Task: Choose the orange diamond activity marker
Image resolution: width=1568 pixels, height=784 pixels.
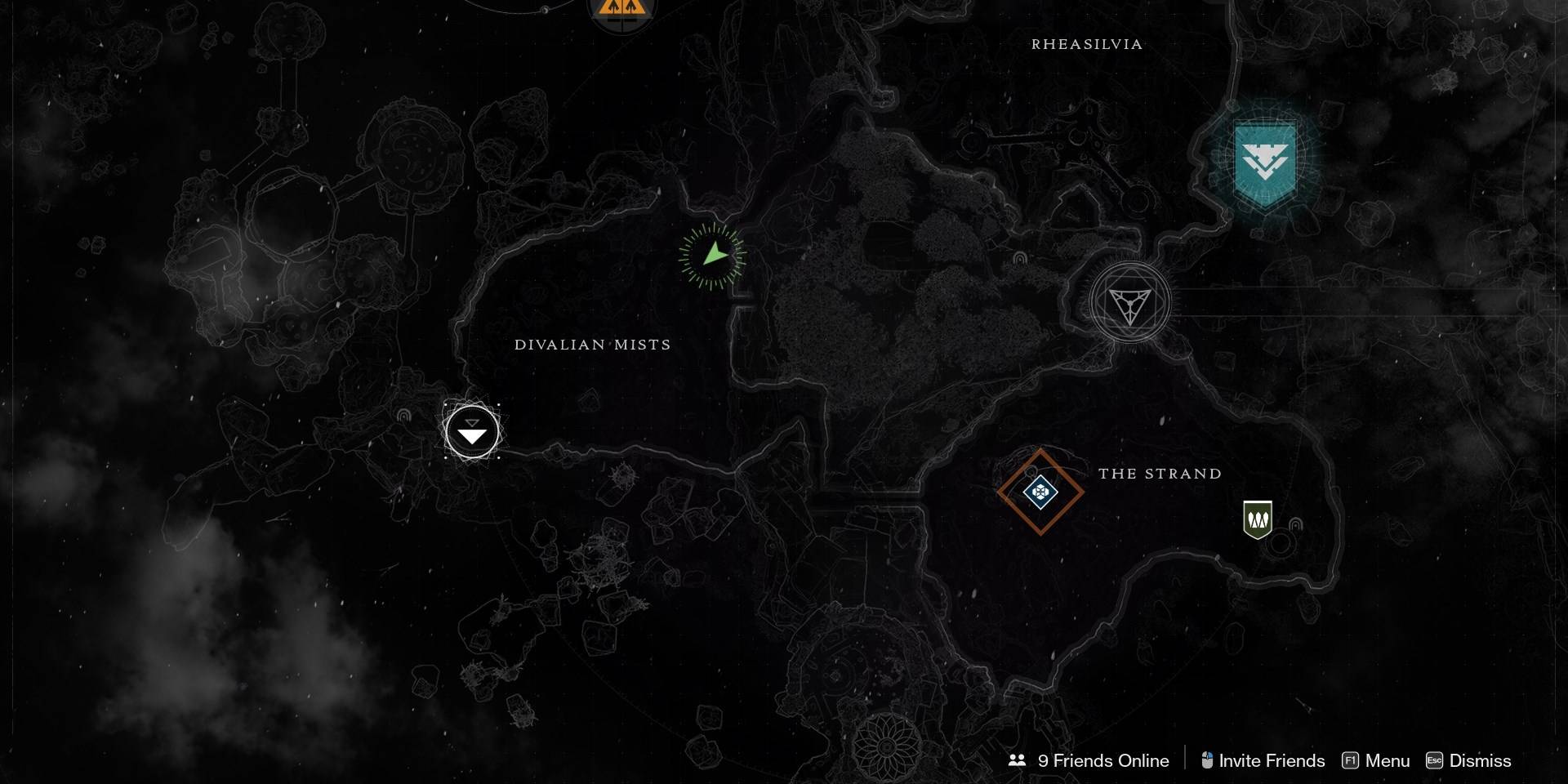Action: [1040, 492]
